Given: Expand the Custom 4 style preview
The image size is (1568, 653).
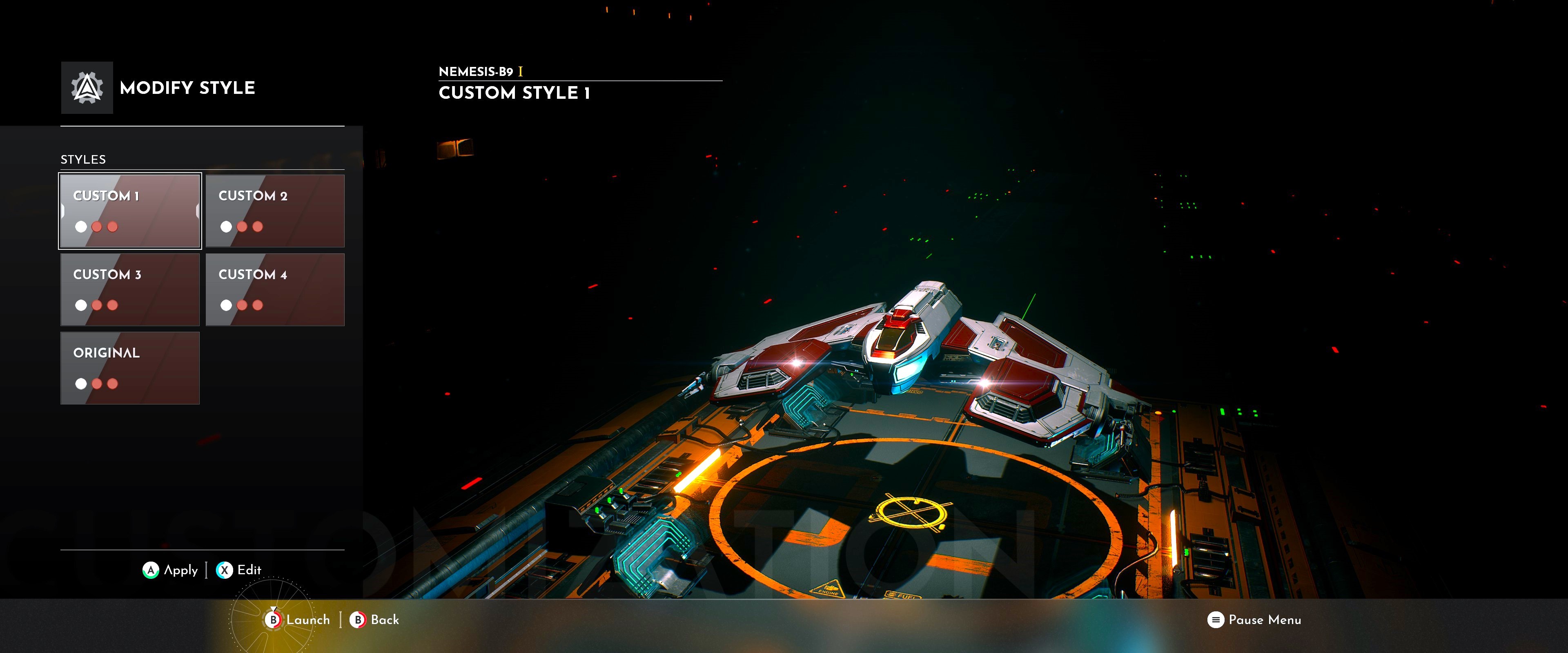Looking at the screenshot, I should 275,289.
